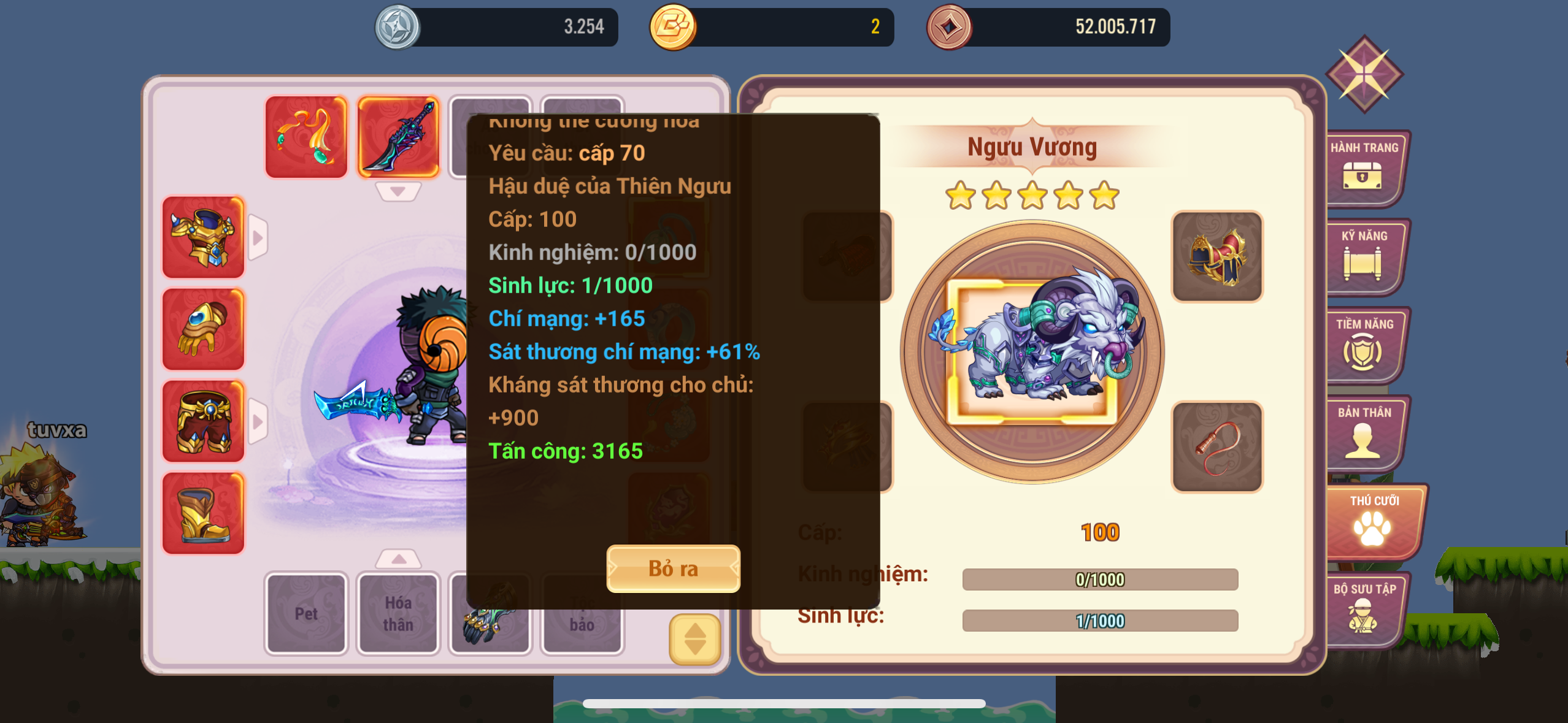1568x723 pixels.
Task: Open the empty Pet slot
Action: point(306,613)
